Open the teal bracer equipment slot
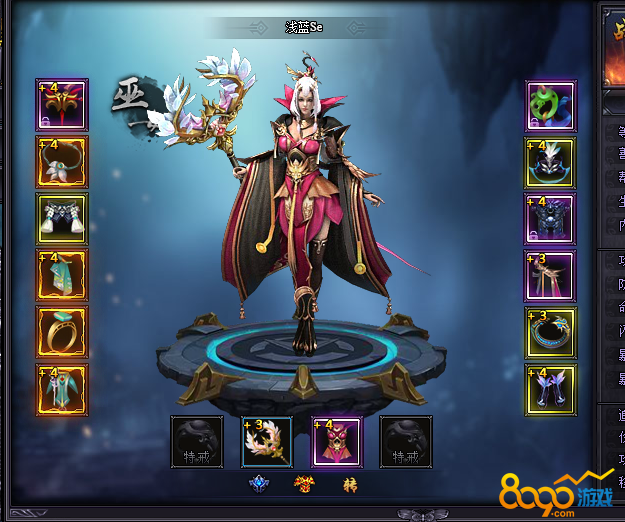 click(x=62, y=275)
